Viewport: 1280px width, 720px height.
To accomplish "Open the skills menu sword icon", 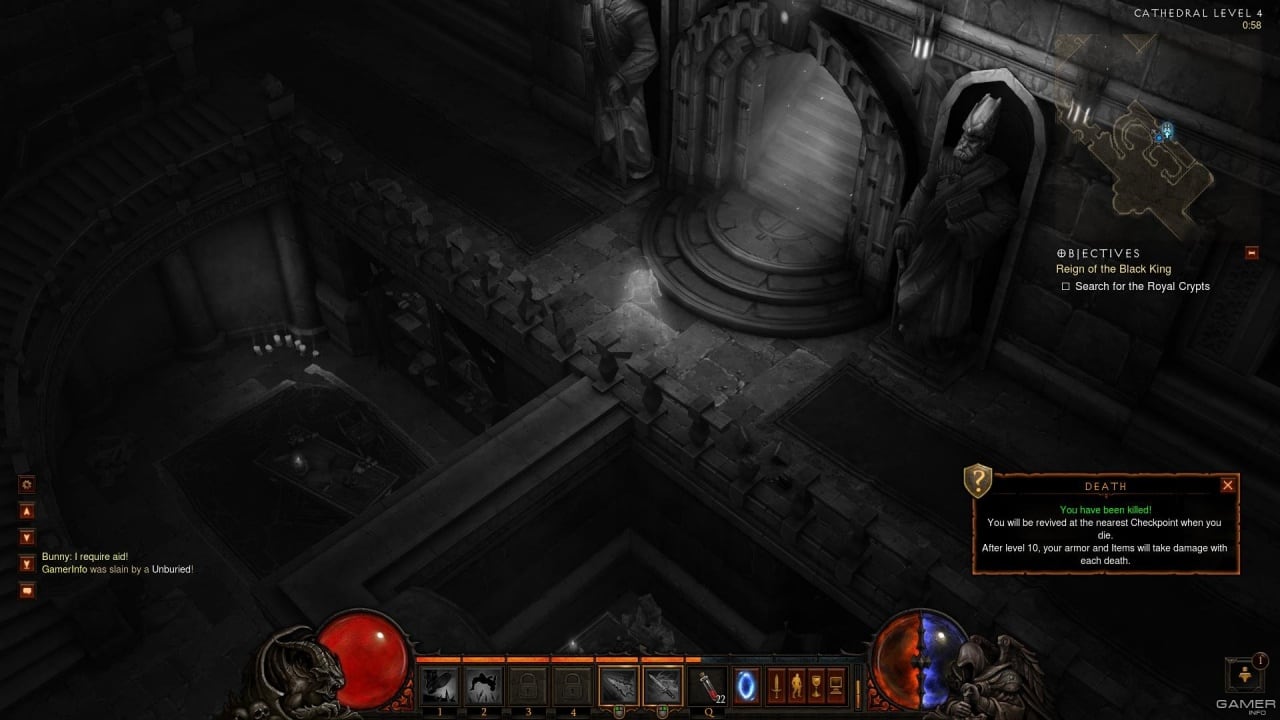I will tap(776, 687).
